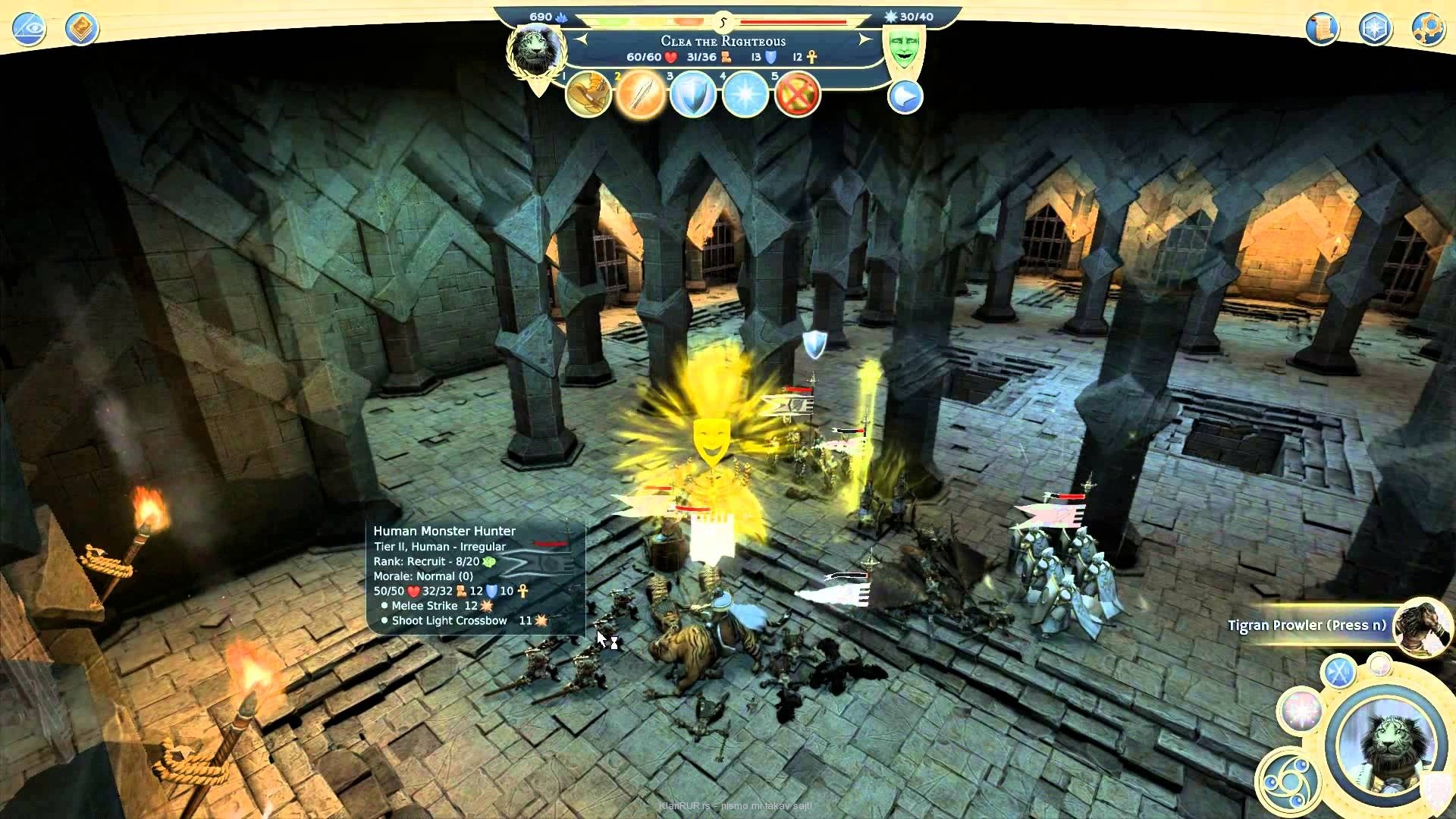Activate the sword melee attack ability

click(641, 96)
